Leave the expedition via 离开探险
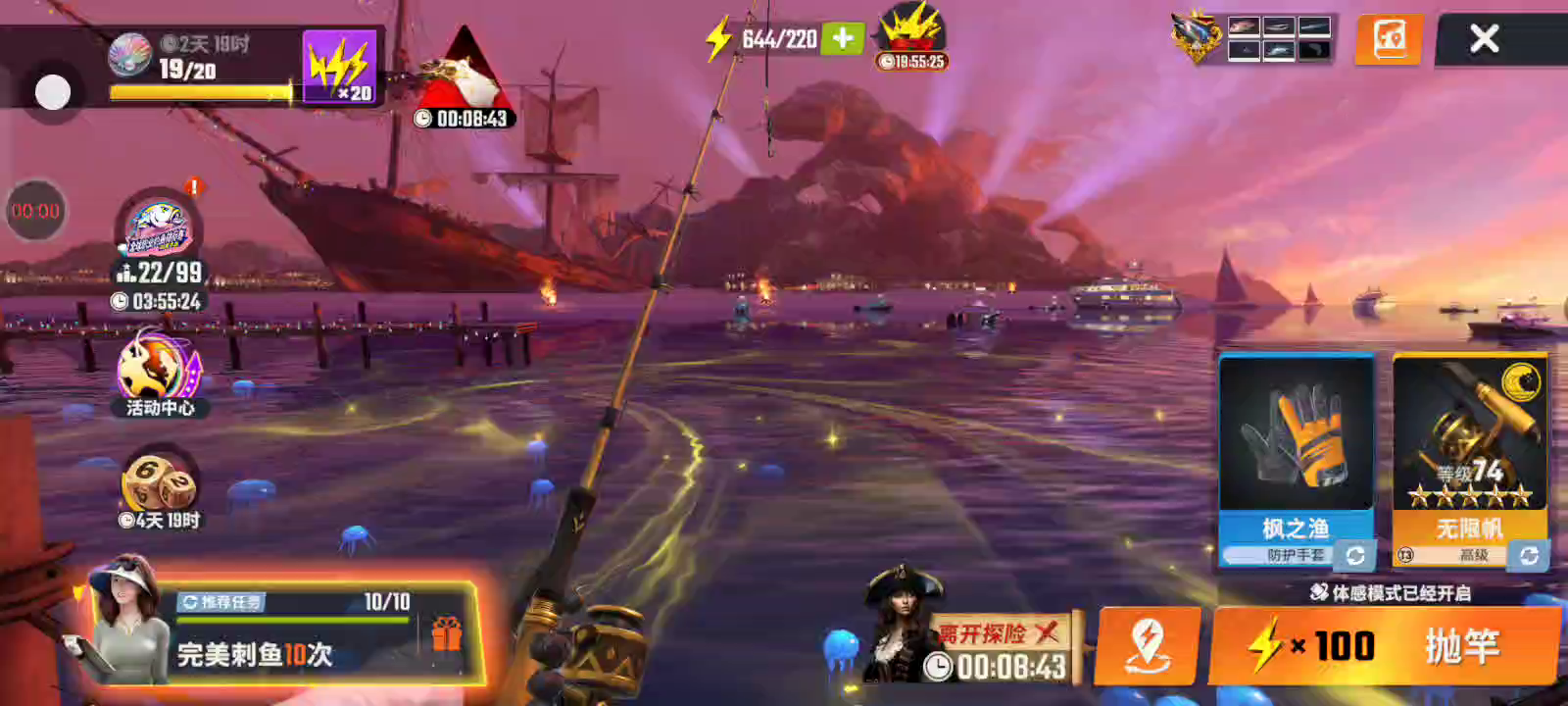 click(998, 634)
